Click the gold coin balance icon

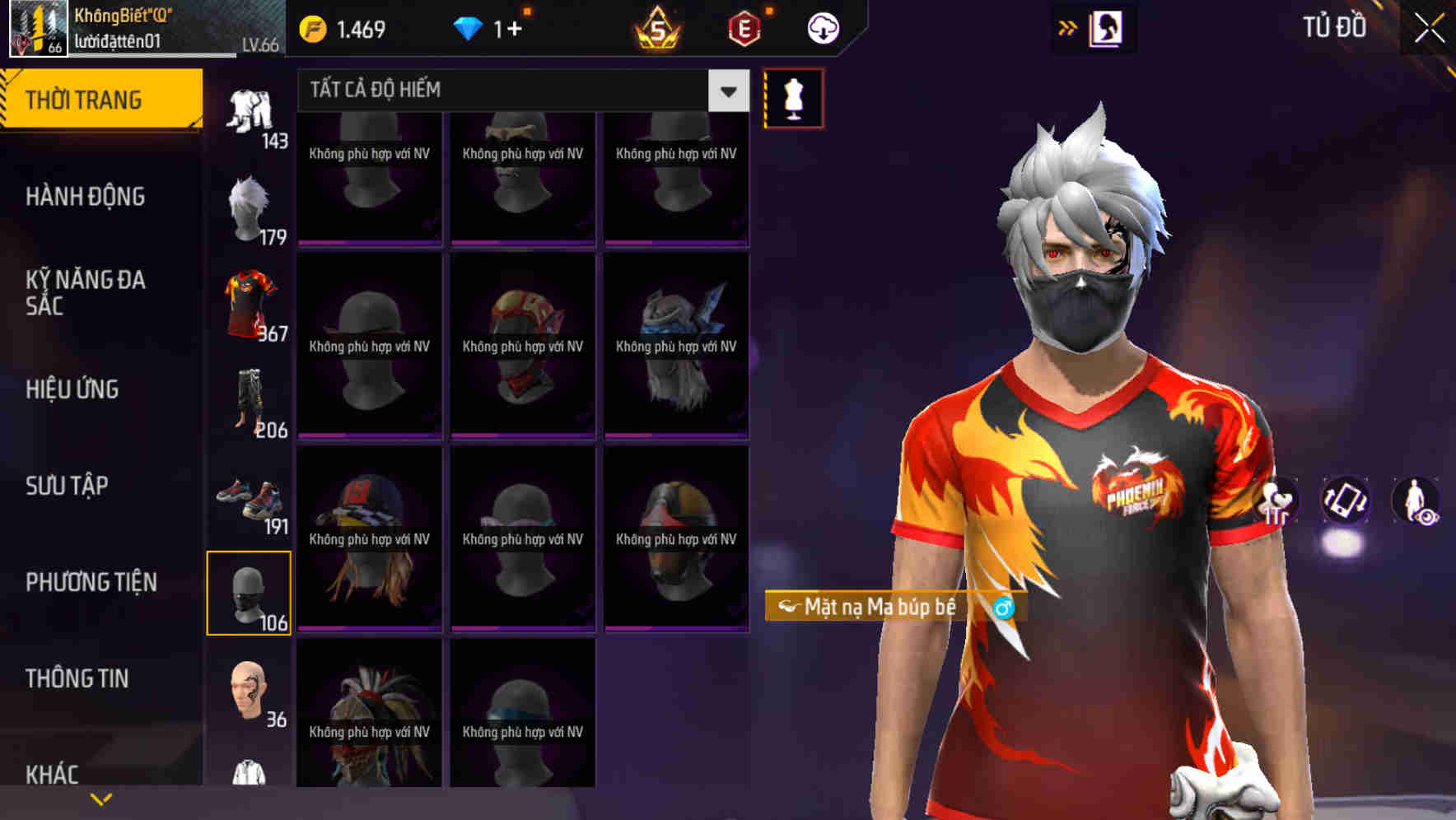click(x=313, y=27)
